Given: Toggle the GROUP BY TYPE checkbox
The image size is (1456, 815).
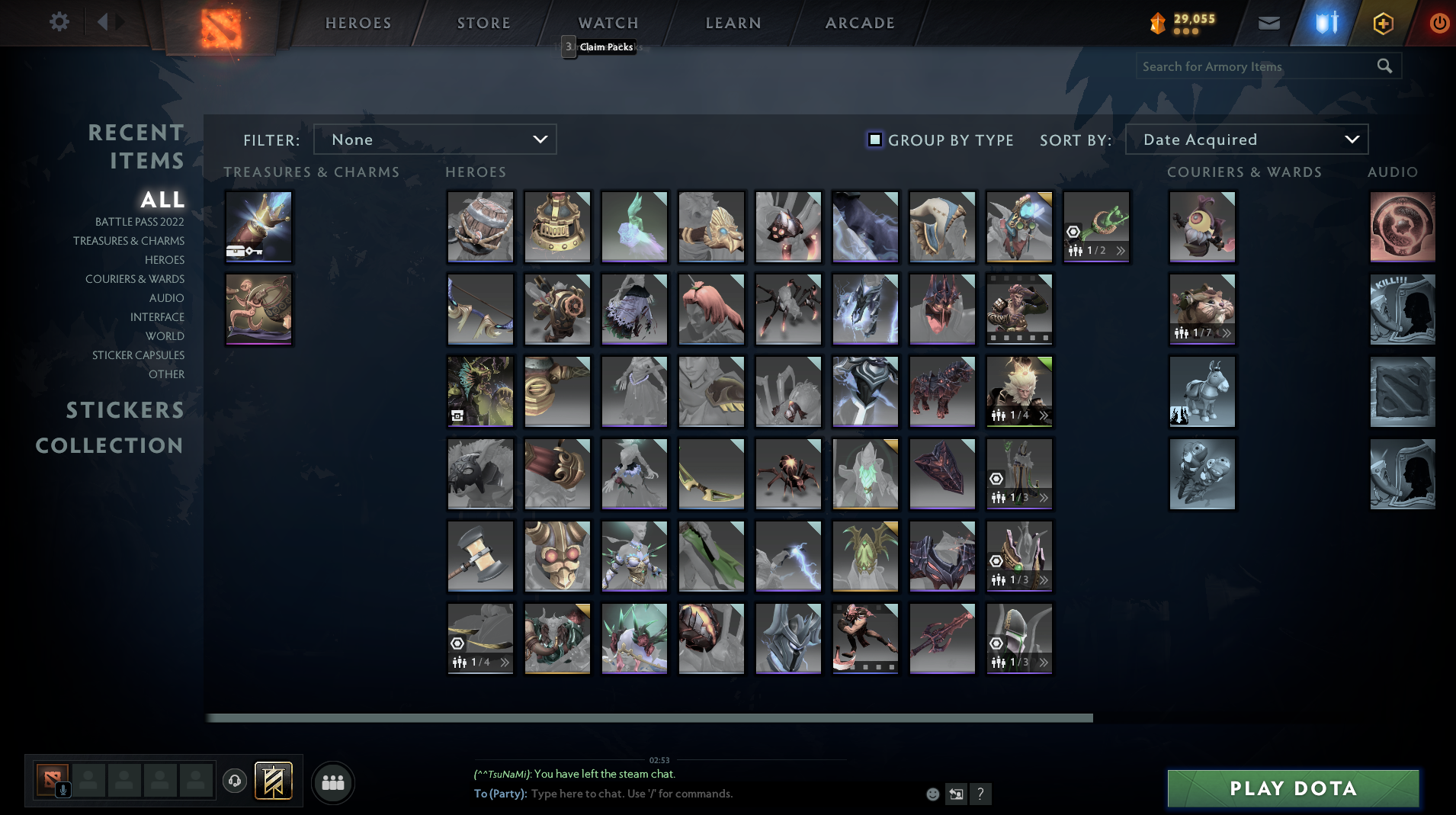Looking at the screenshot, I should point(874,140).
